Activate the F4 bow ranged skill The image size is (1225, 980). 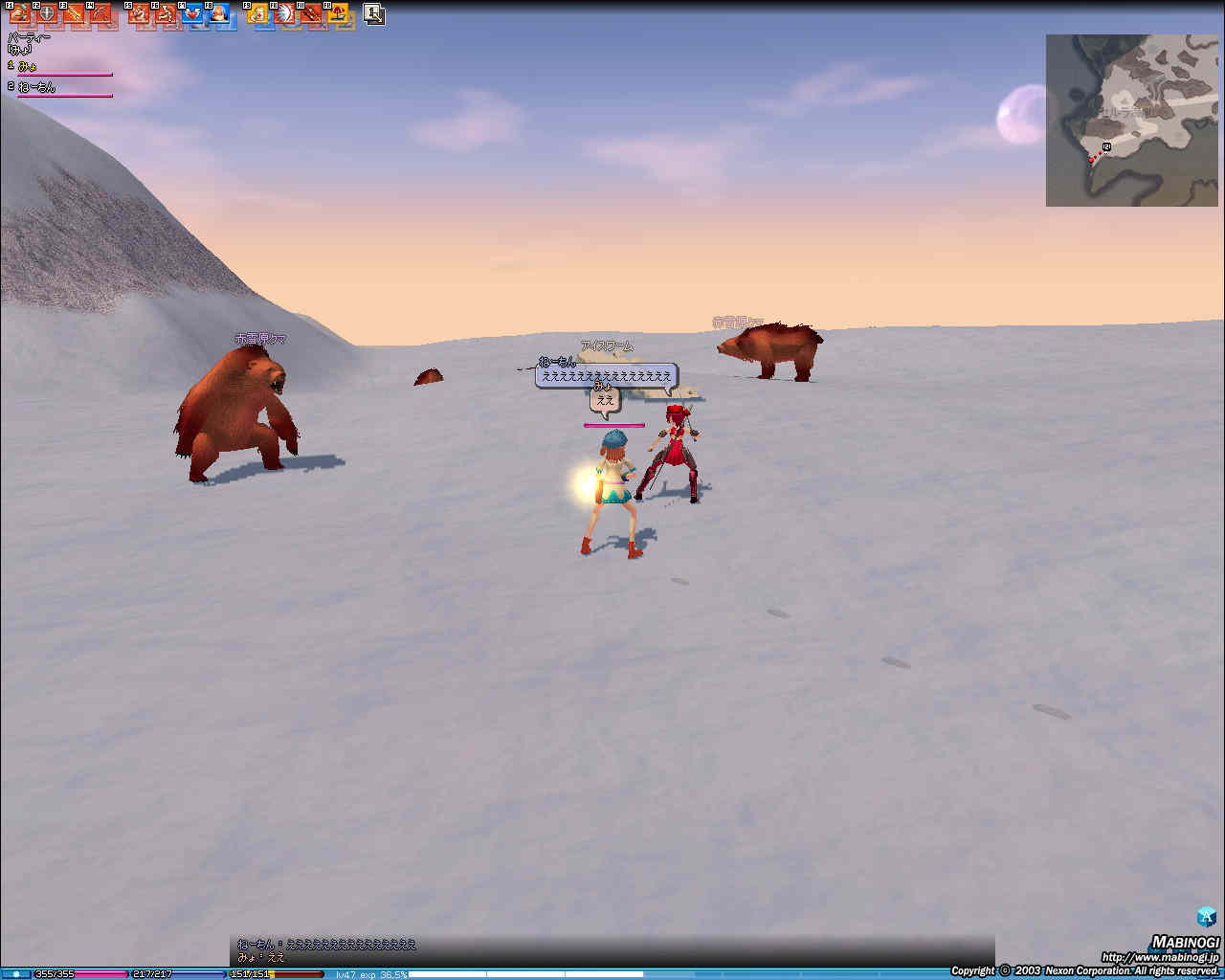click(100, 14)
